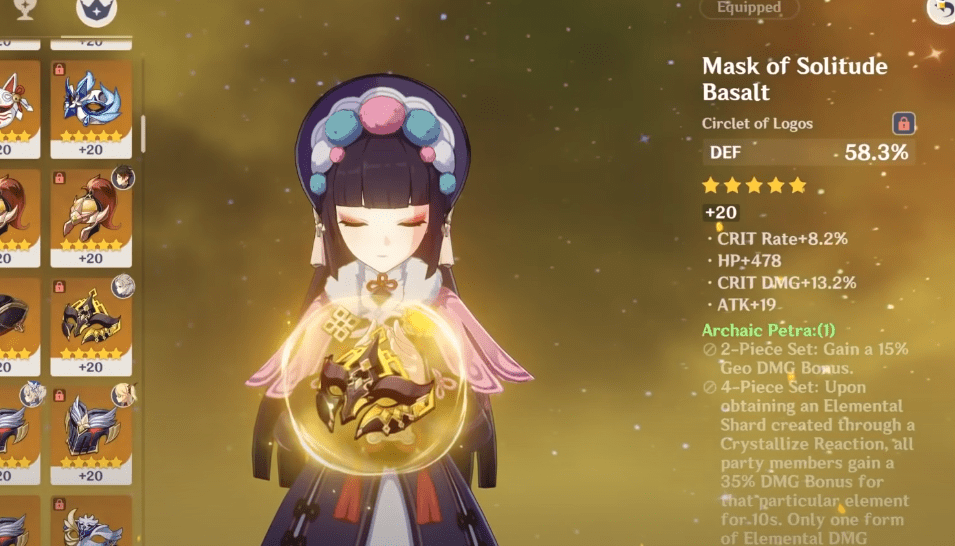
Task: Click the round icon in the top-right corner
Action: click(x=941, y=9)
